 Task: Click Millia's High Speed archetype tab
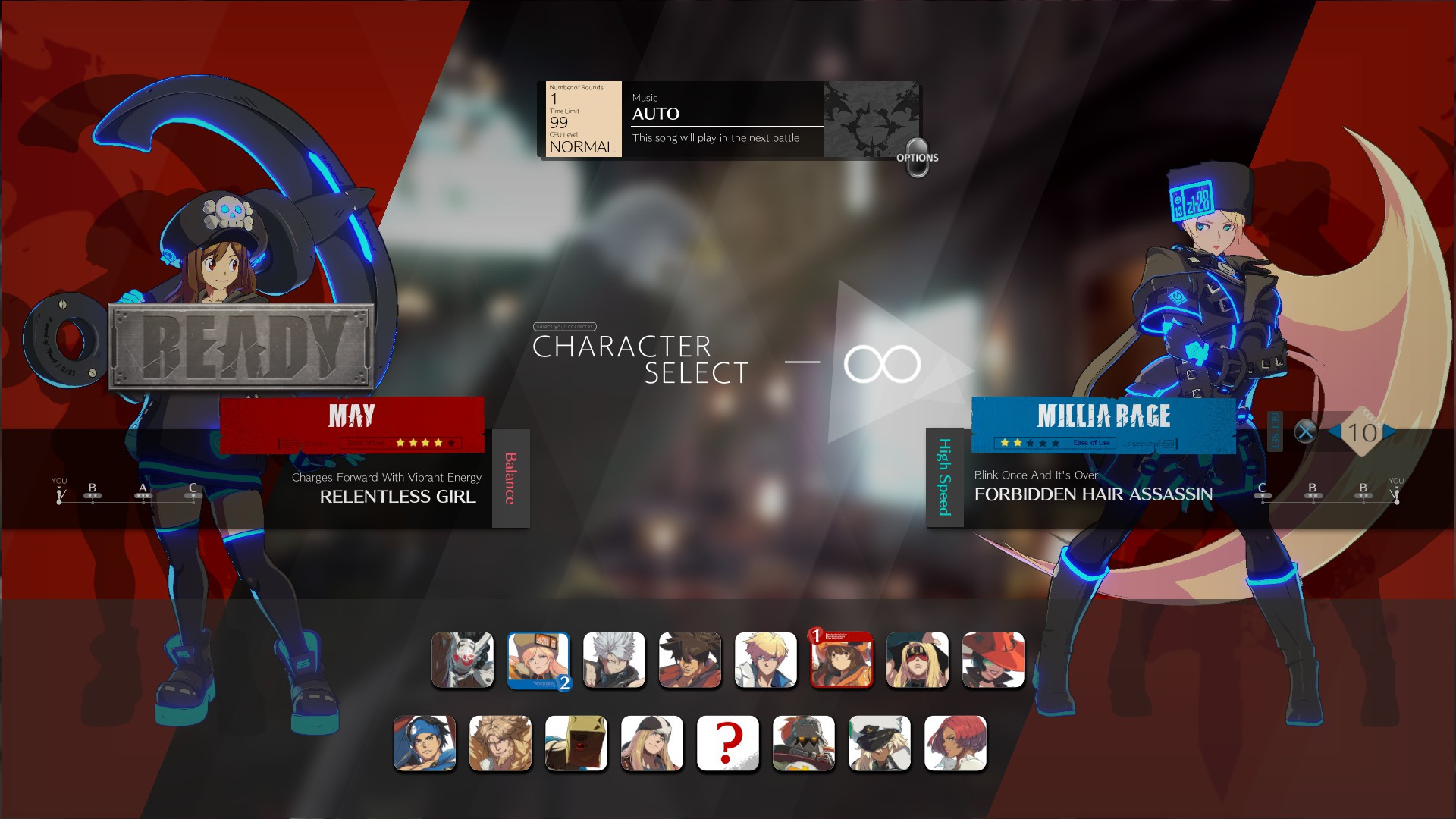(943, 479)
